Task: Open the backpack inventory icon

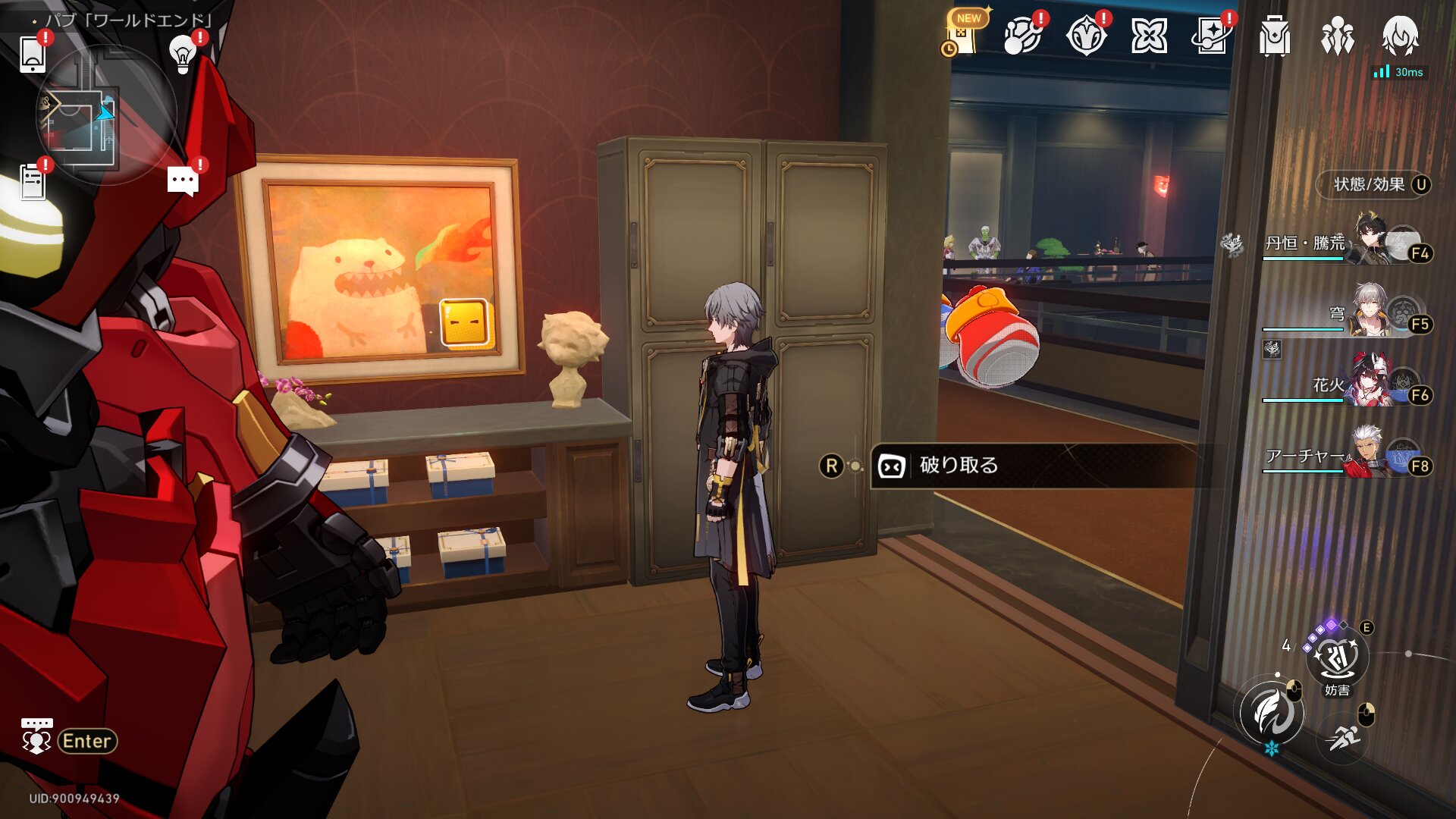Action: (x=1274, y=36)
